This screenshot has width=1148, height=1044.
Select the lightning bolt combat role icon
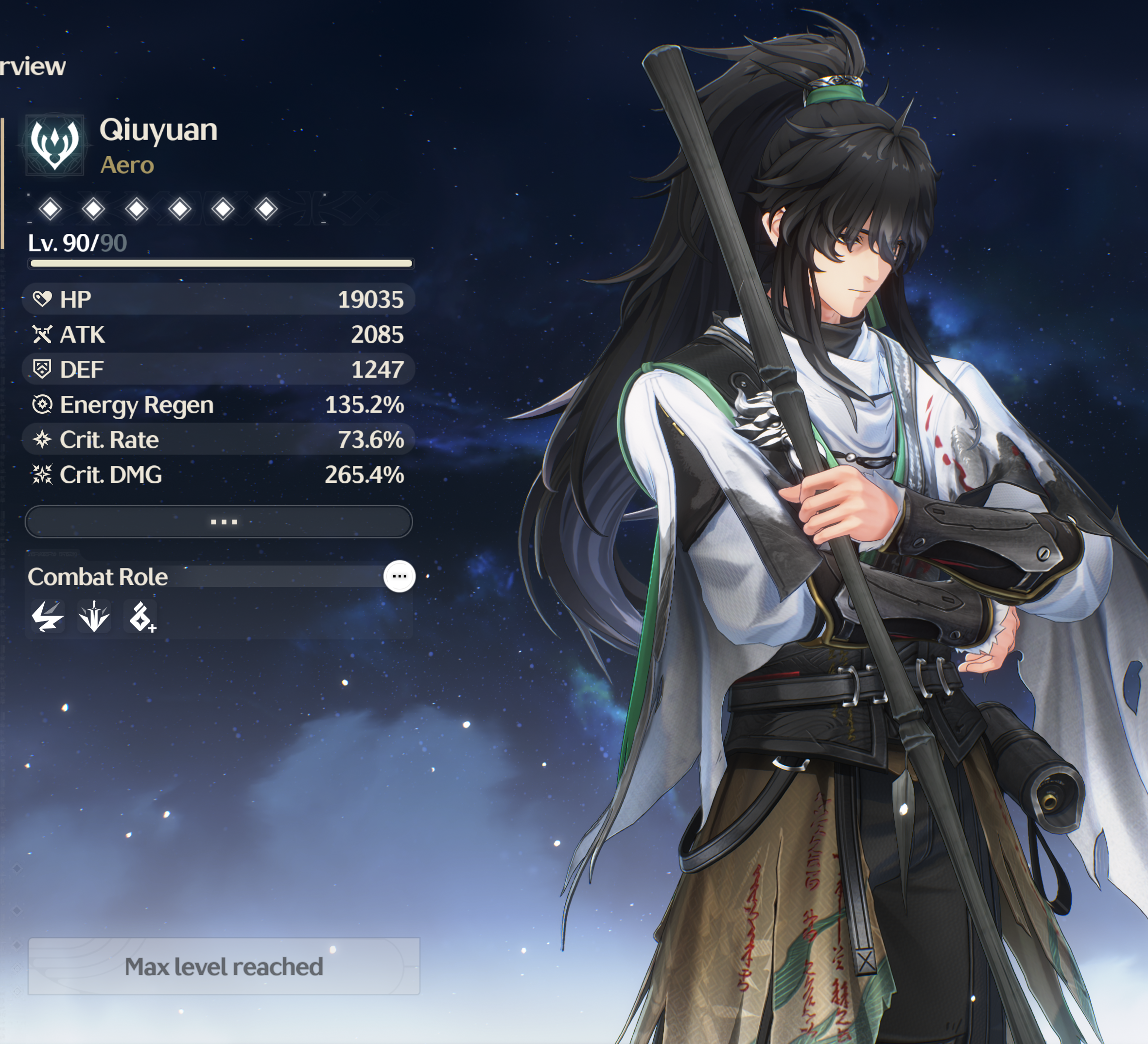pos(47,617)
